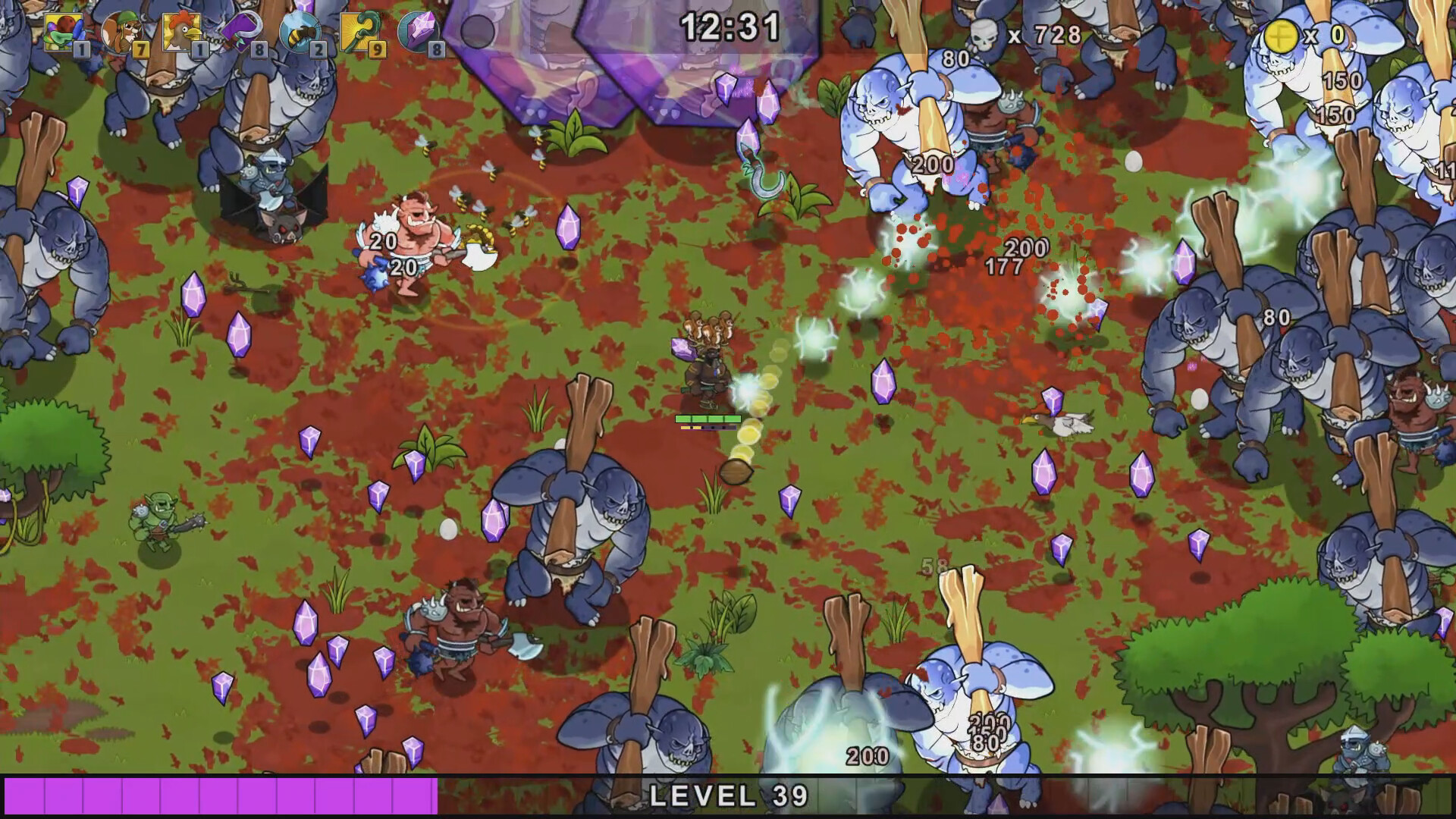Select the bee swarm weapon icon
Screen dimensions: 1456x819
pos(300,30)
